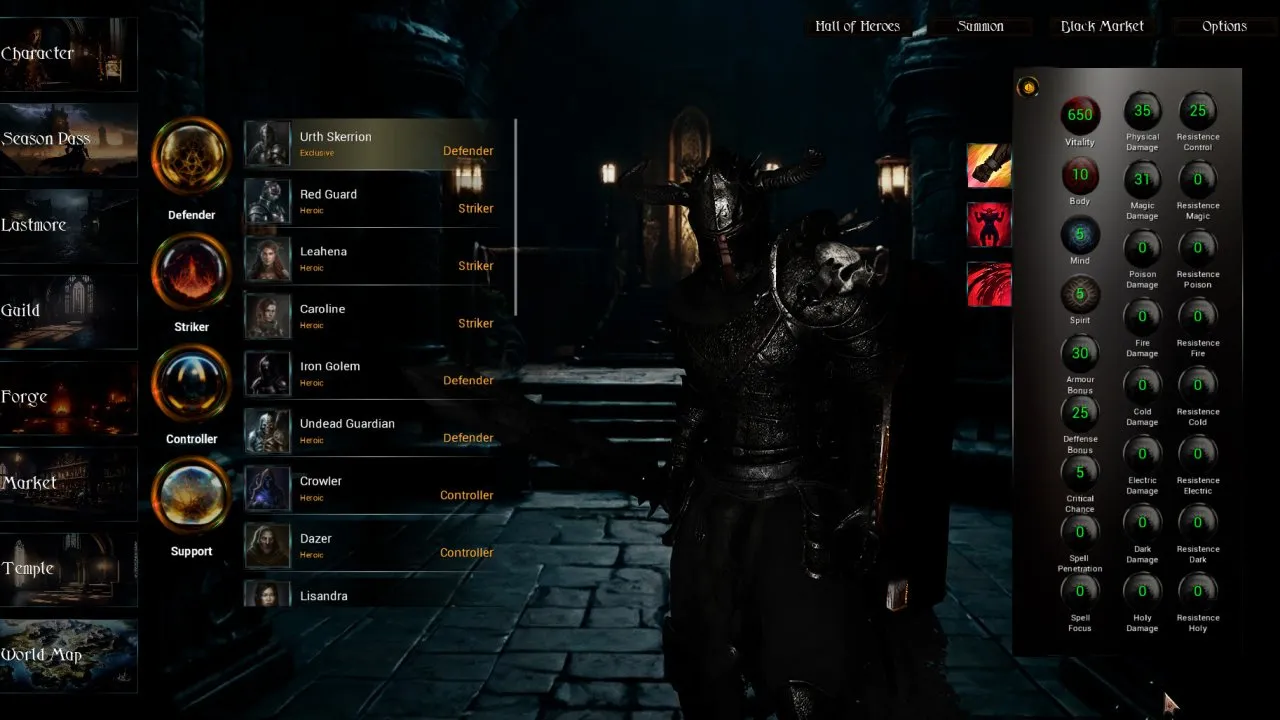This screenshot has height=720, width=1280.
Task: Open the Hall of Heroes tab
Action: 857,27
